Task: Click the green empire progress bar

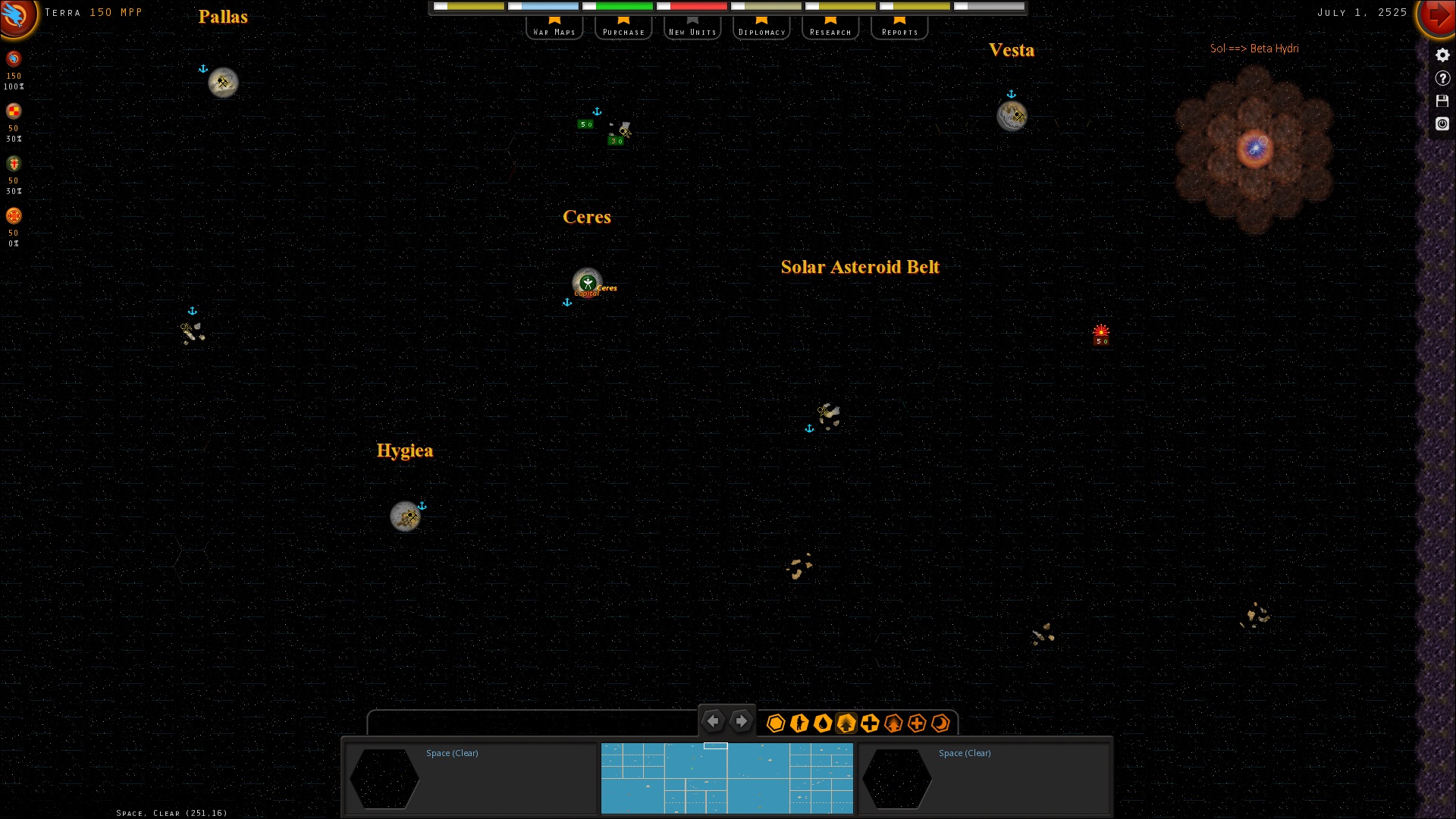Action: click(x=623, y=6)
